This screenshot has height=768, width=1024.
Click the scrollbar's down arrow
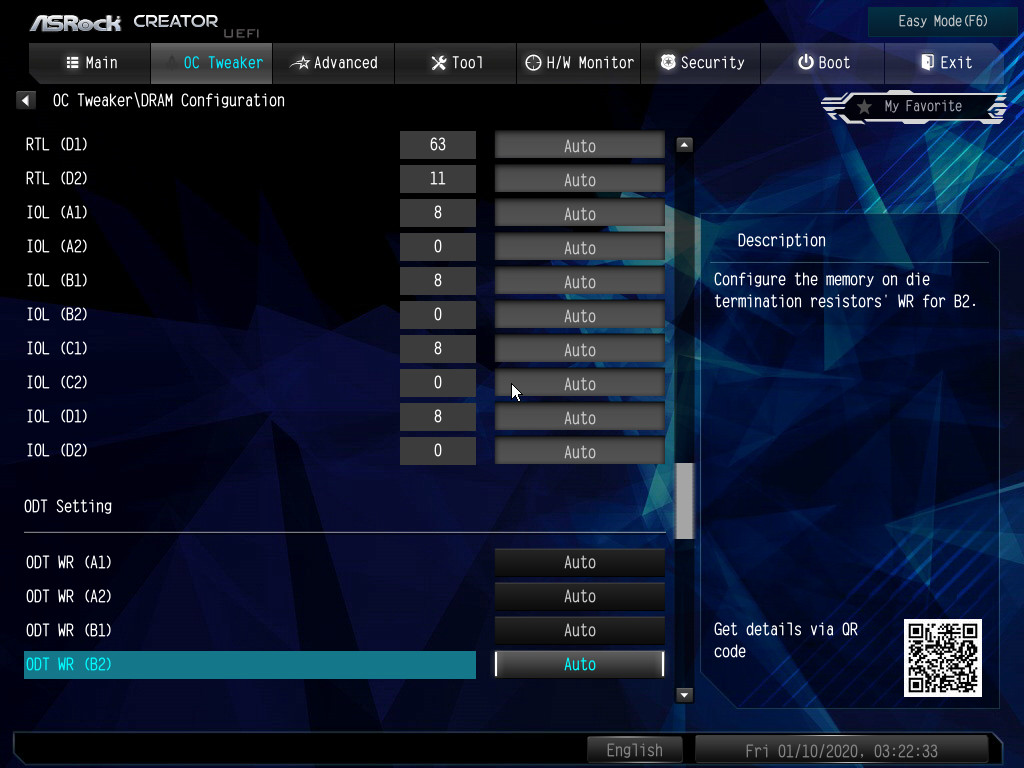685,694
